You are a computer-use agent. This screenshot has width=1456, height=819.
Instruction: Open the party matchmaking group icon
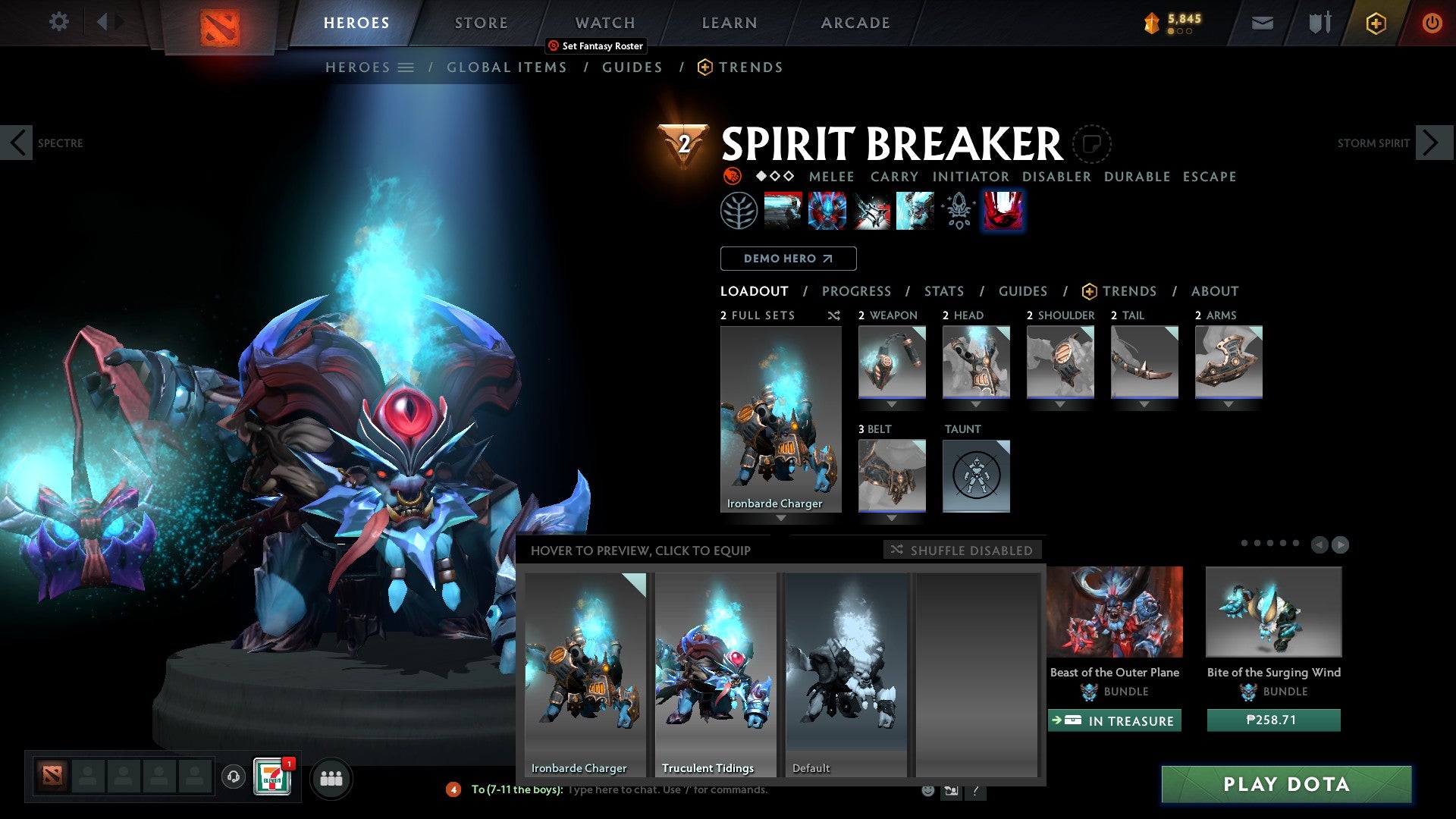pos(331,778)
